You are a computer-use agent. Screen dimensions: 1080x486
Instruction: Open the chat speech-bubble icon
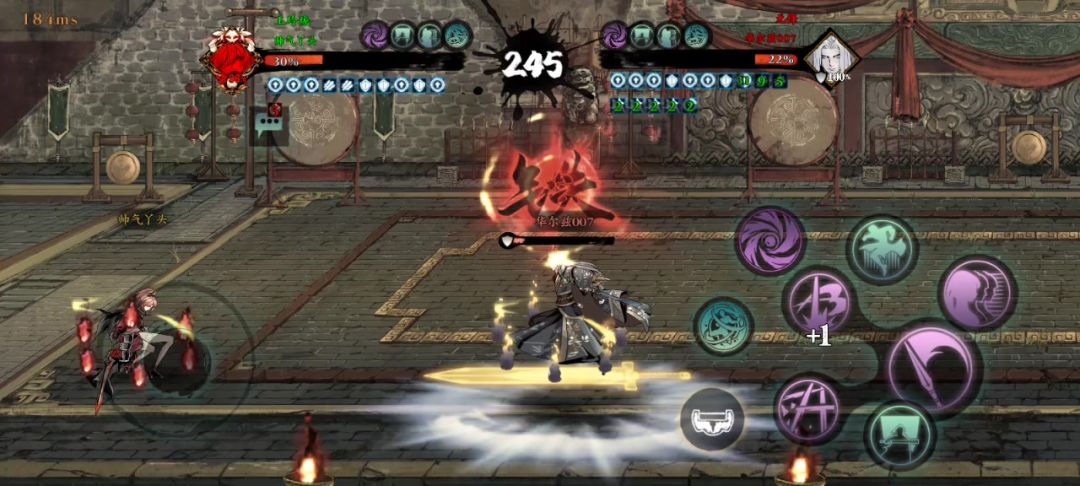pos(268,126)
